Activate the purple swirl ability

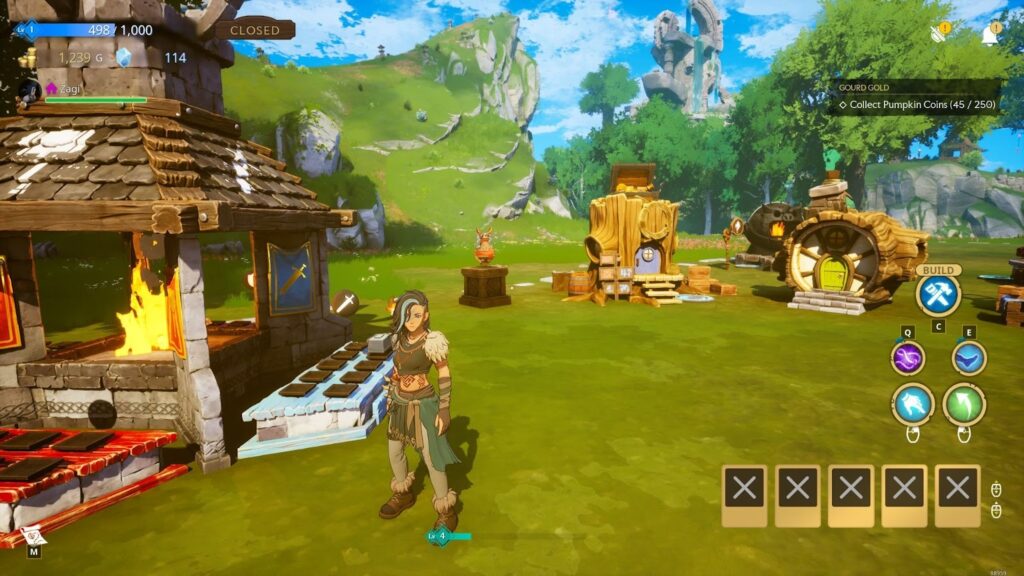[x=908, y=358]
